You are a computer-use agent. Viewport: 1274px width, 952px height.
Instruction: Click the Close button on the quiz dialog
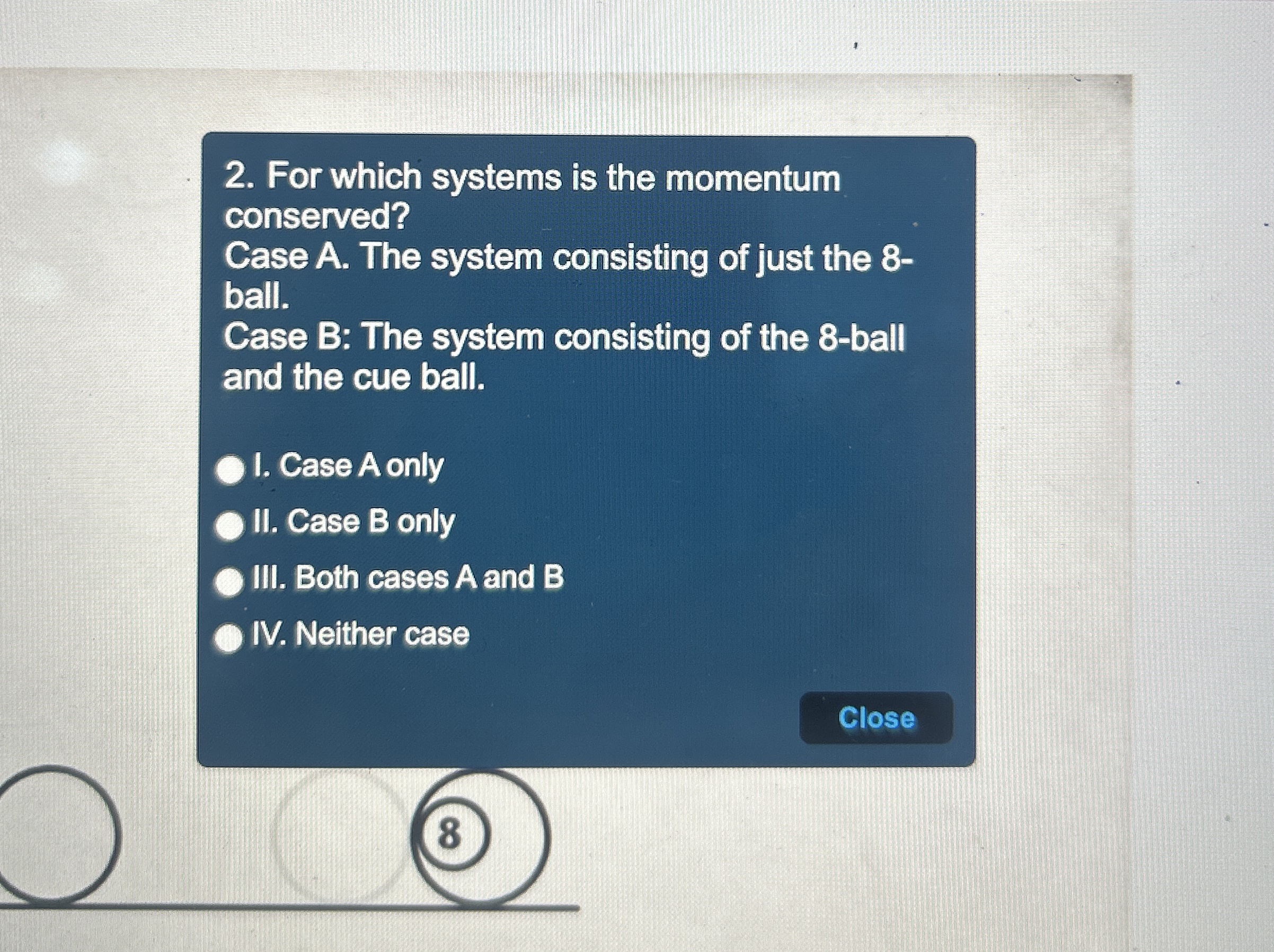[876, 718]
